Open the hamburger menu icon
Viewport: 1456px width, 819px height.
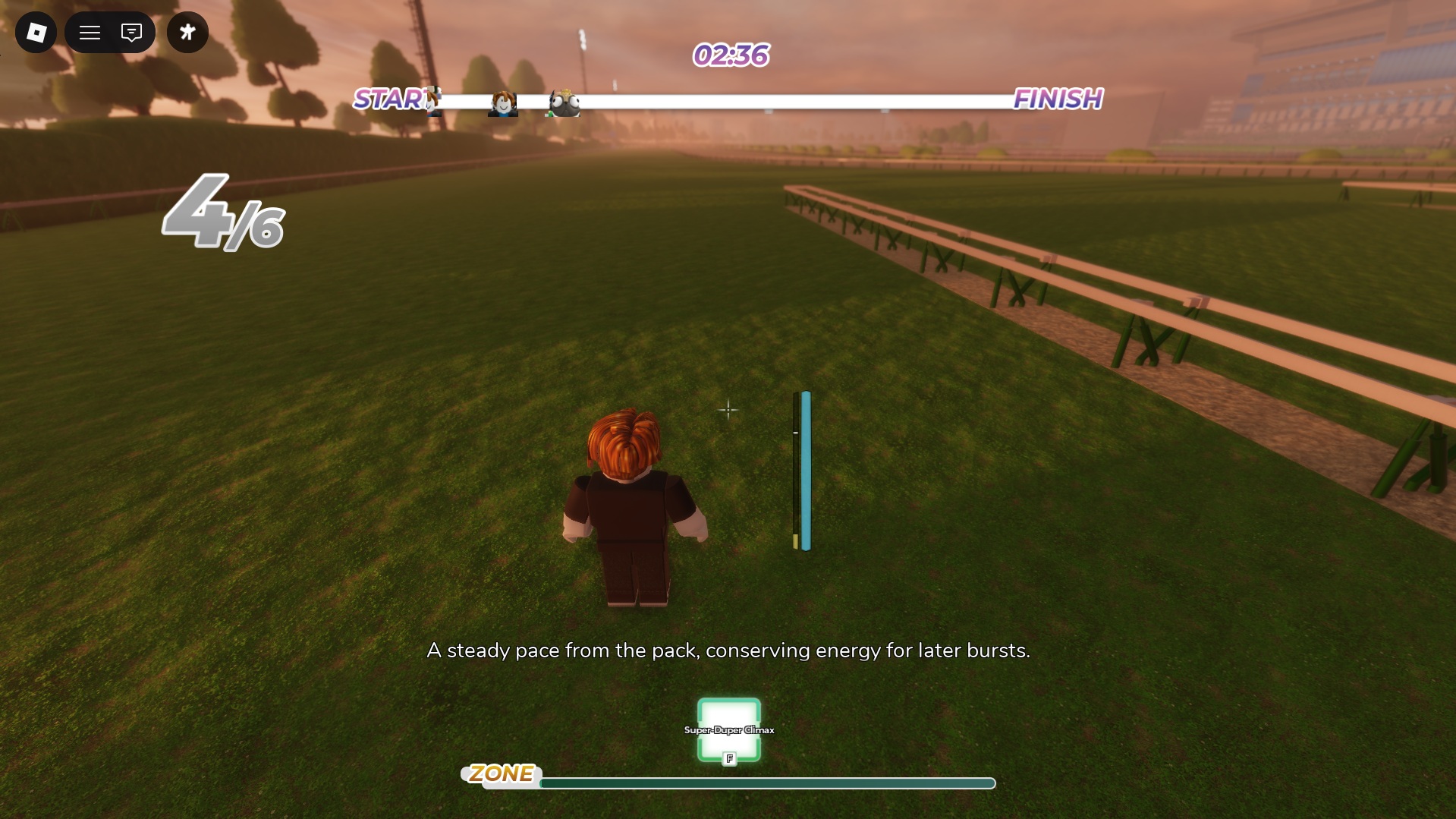[x=90, y=32]
